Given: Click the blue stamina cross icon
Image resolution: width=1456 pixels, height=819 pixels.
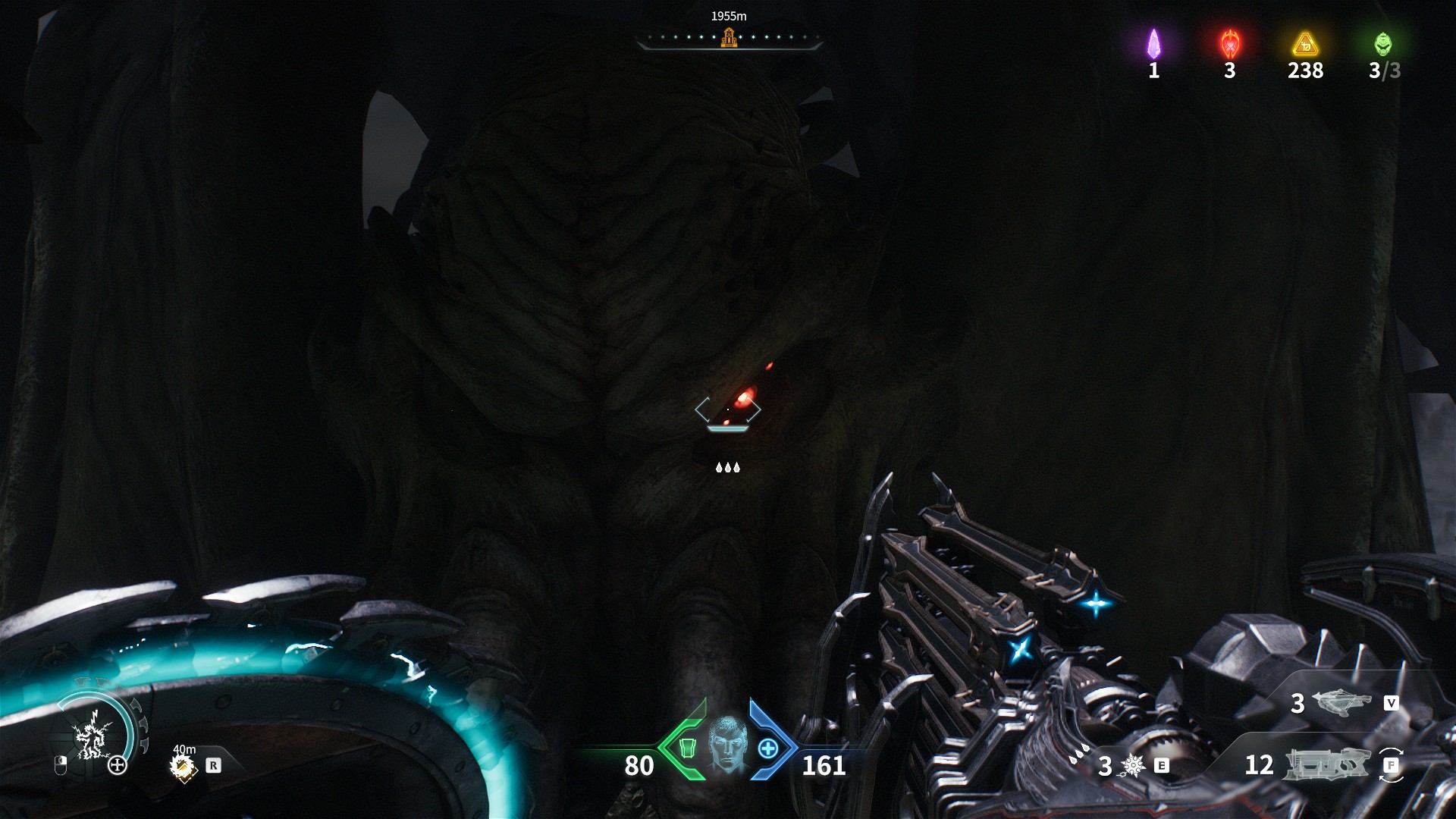Looking at the screenshot, I should click(x=768, y=748).
